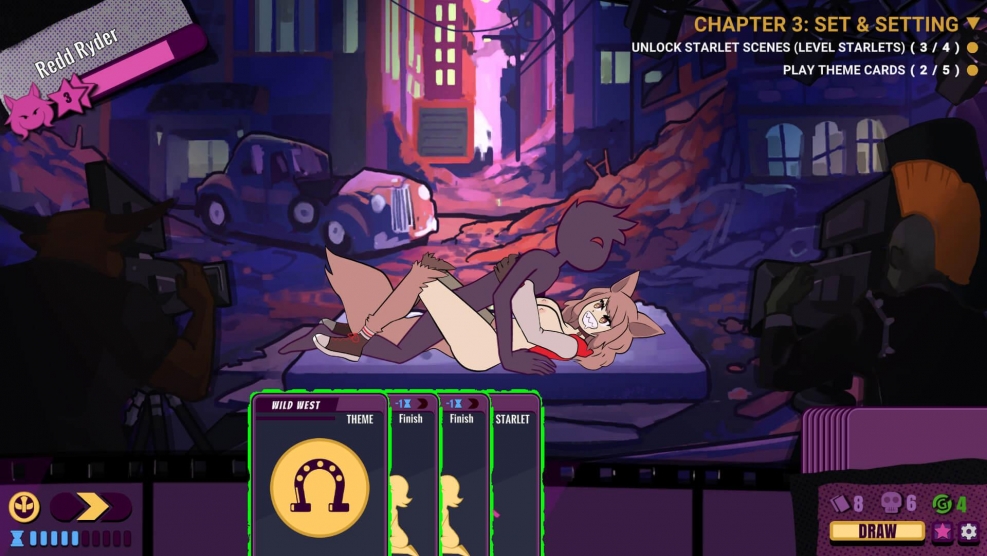The width and height of the screenshot is (987, 556).
Task: Open settings with the gear icon
Action: [x=968, y=532]
